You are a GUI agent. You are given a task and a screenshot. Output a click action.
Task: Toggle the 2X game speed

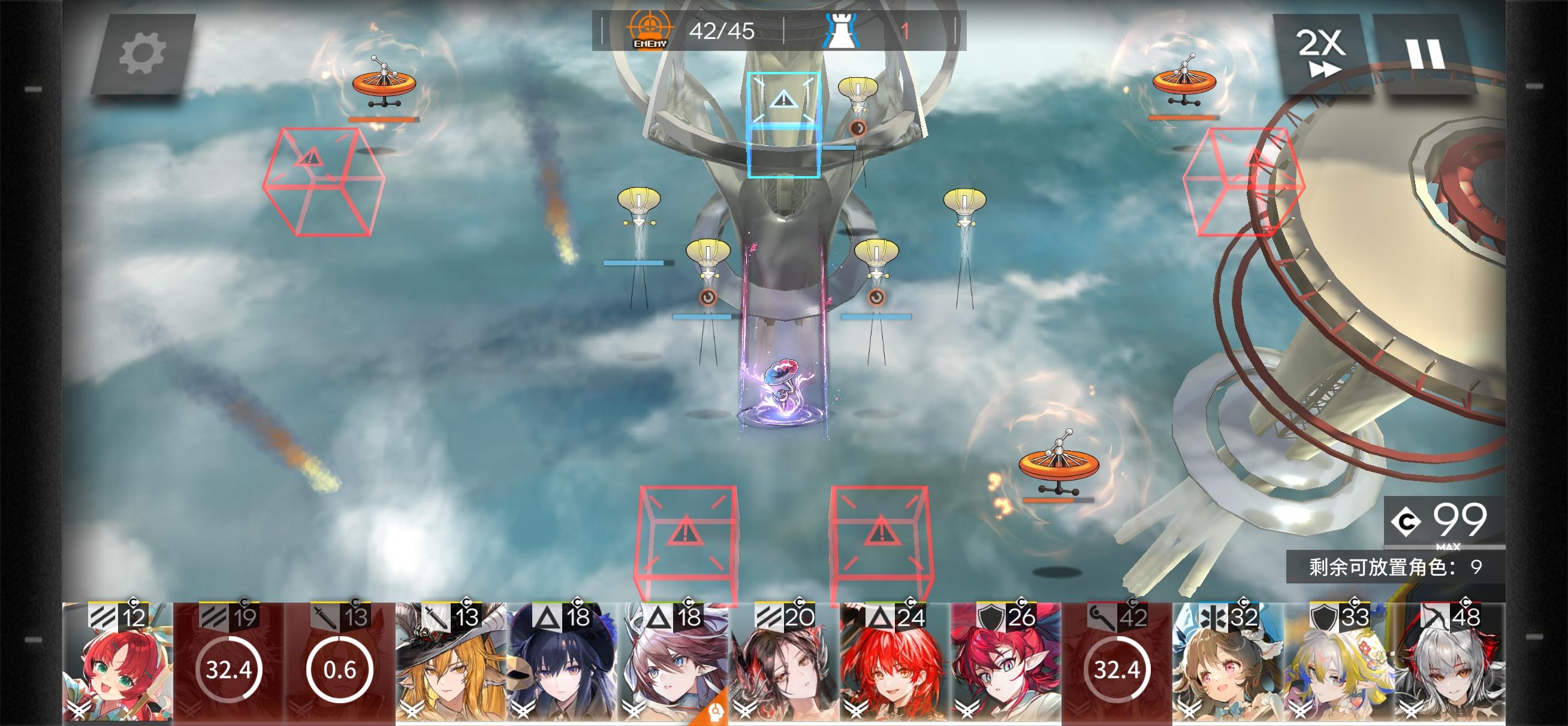[x=1321, y=55]
